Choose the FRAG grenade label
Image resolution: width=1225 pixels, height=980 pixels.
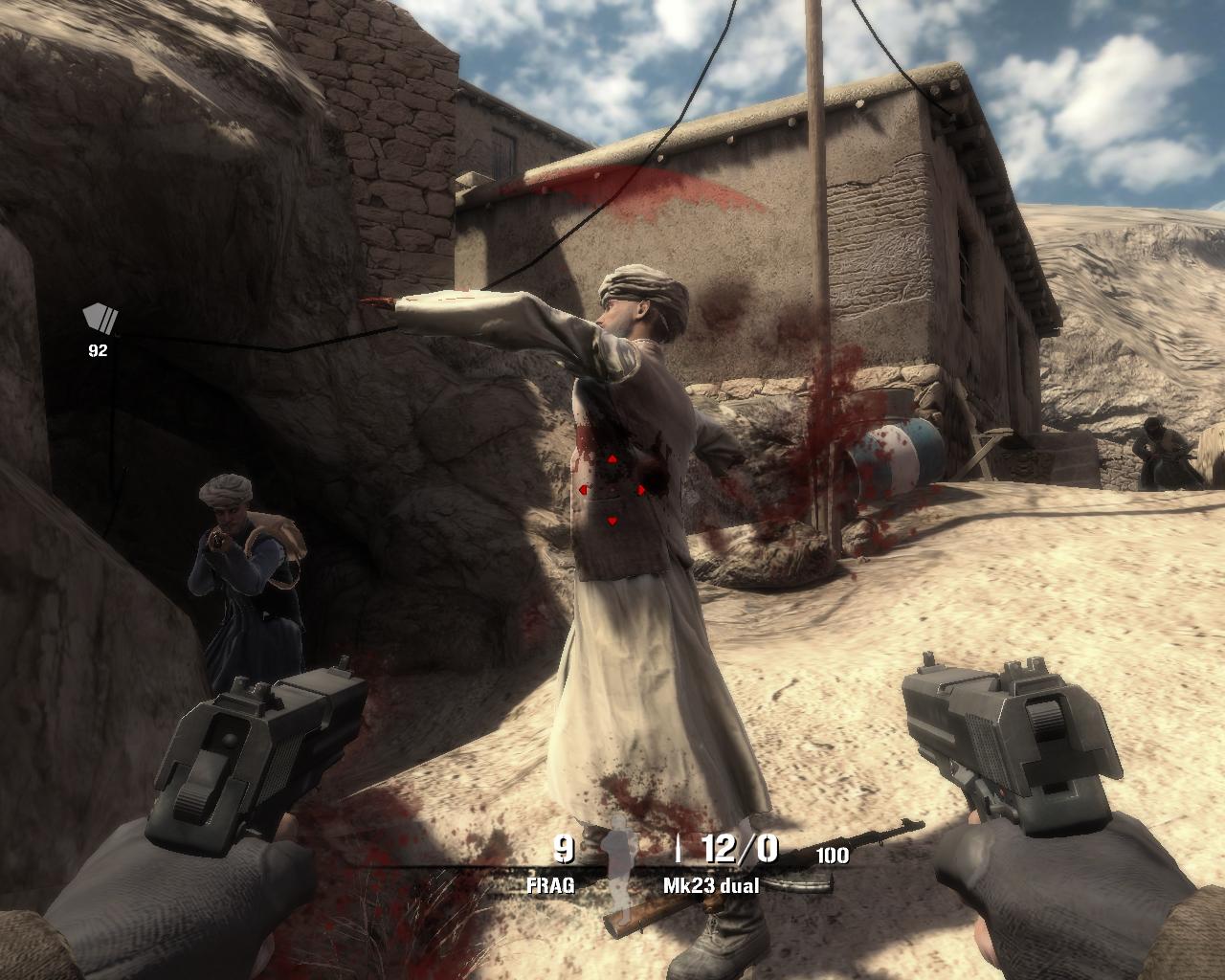pyautogui.click(x=551, y=885)
